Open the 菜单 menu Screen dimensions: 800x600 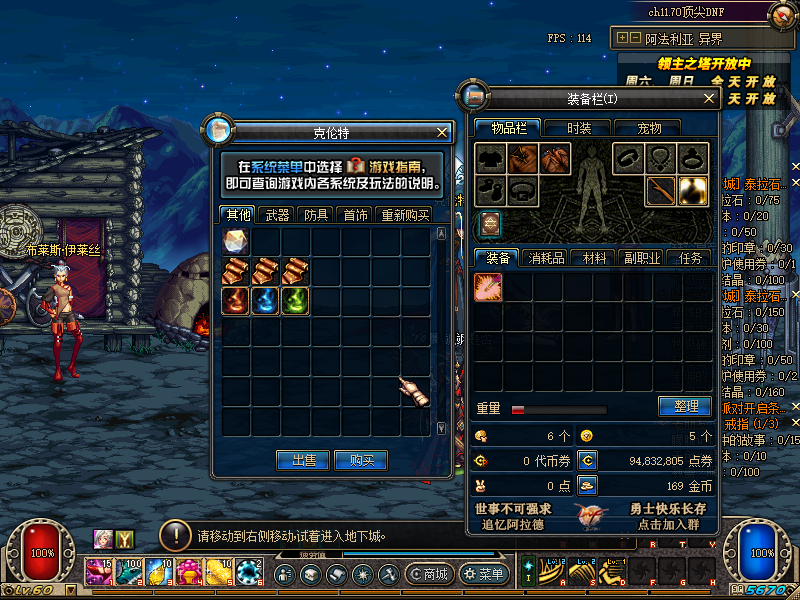484,575
